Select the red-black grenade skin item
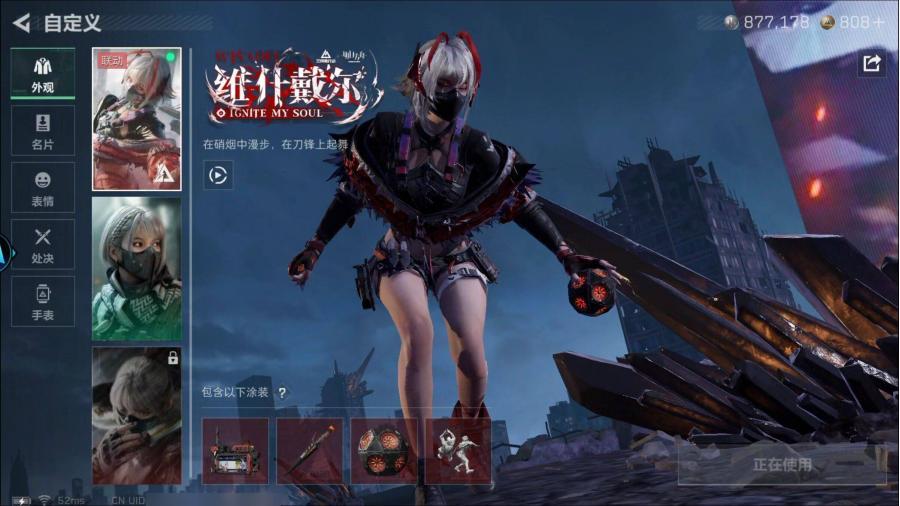 tap(383, 451)
